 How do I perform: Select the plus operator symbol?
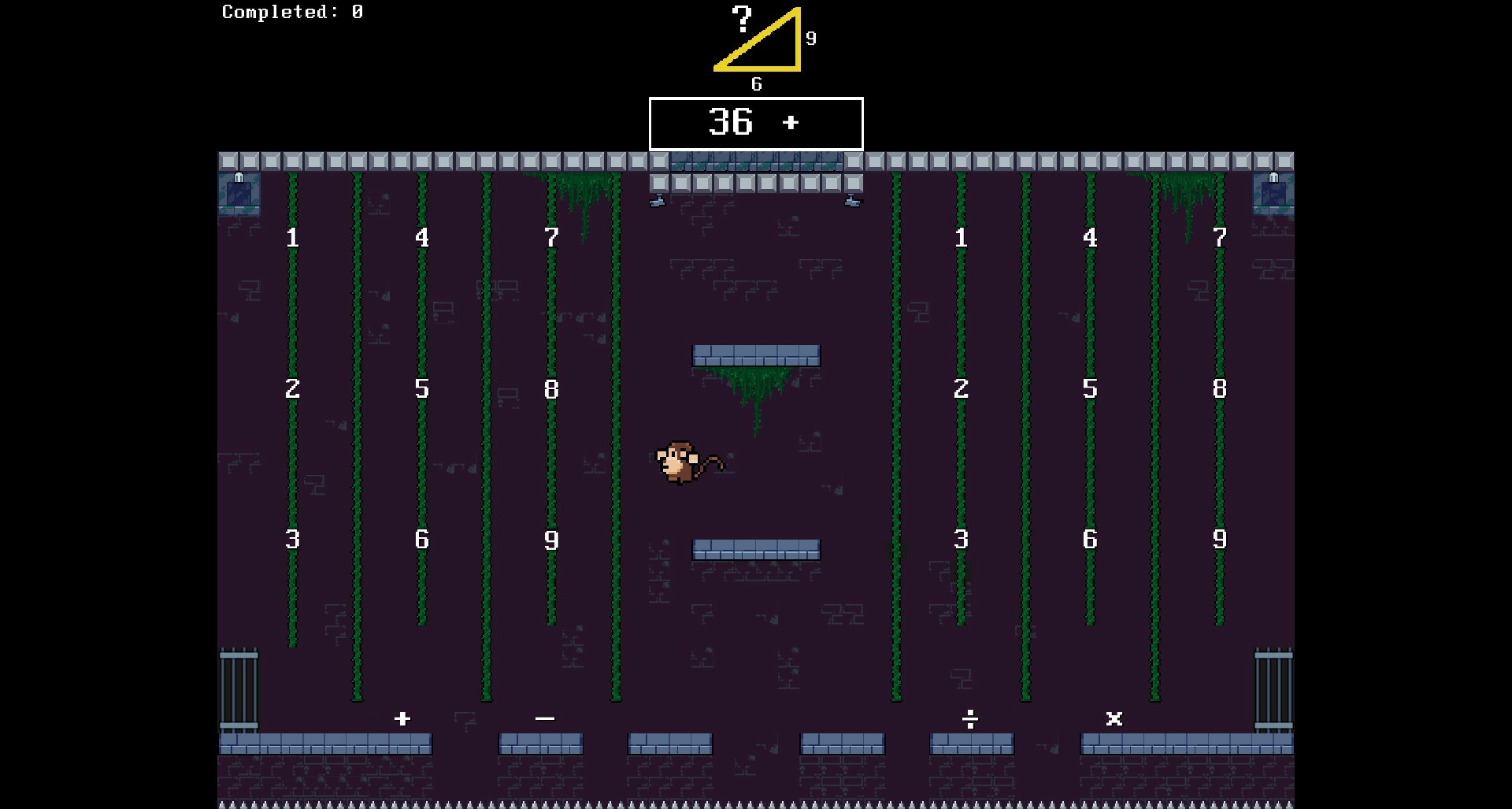pyautogui.click(x=404, y=718)
